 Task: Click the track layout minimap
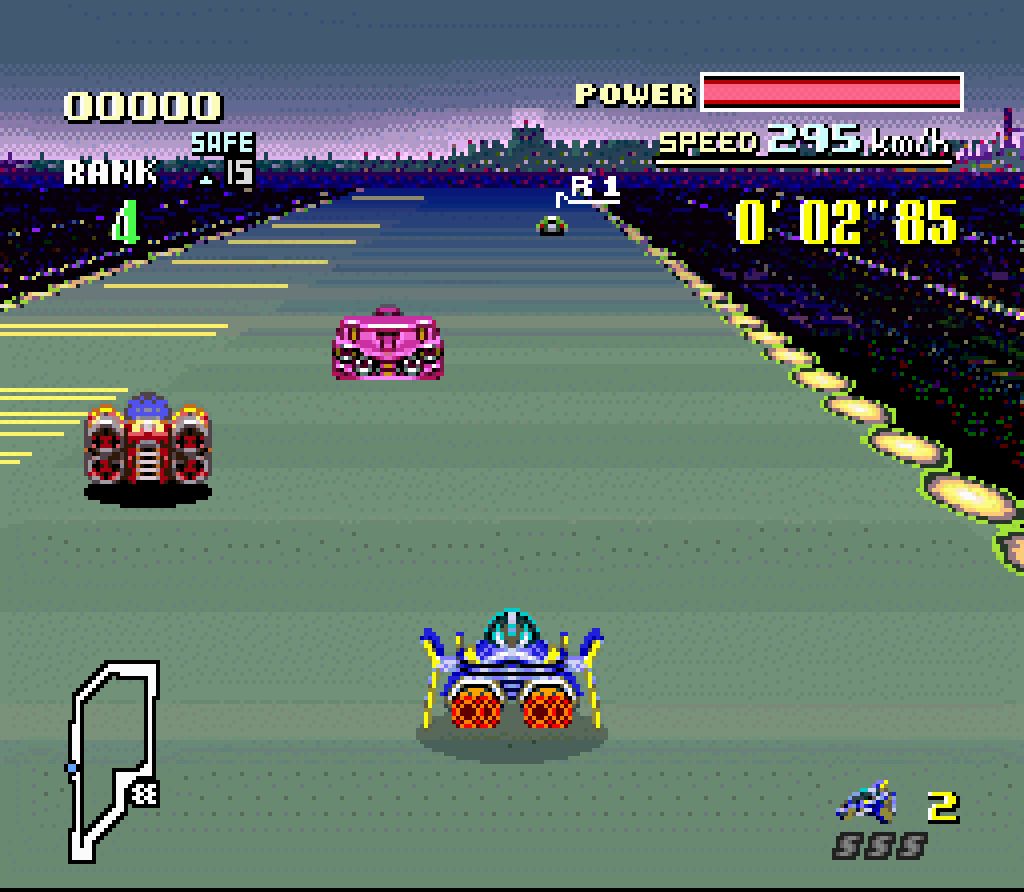click(112, 759)
